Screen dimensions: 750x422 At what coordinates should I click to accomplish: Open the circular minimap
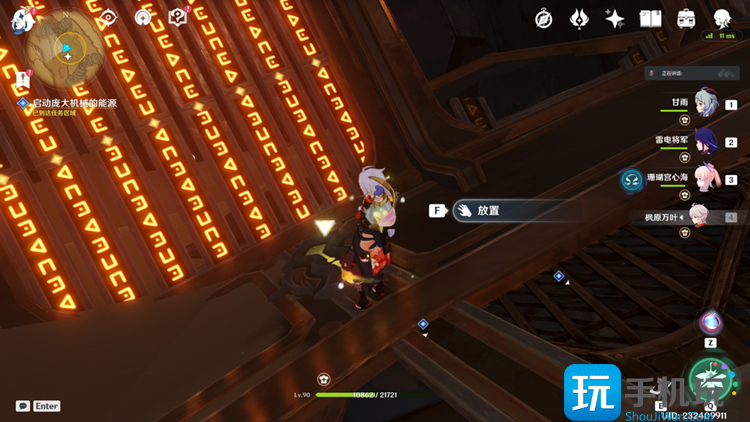67,47
